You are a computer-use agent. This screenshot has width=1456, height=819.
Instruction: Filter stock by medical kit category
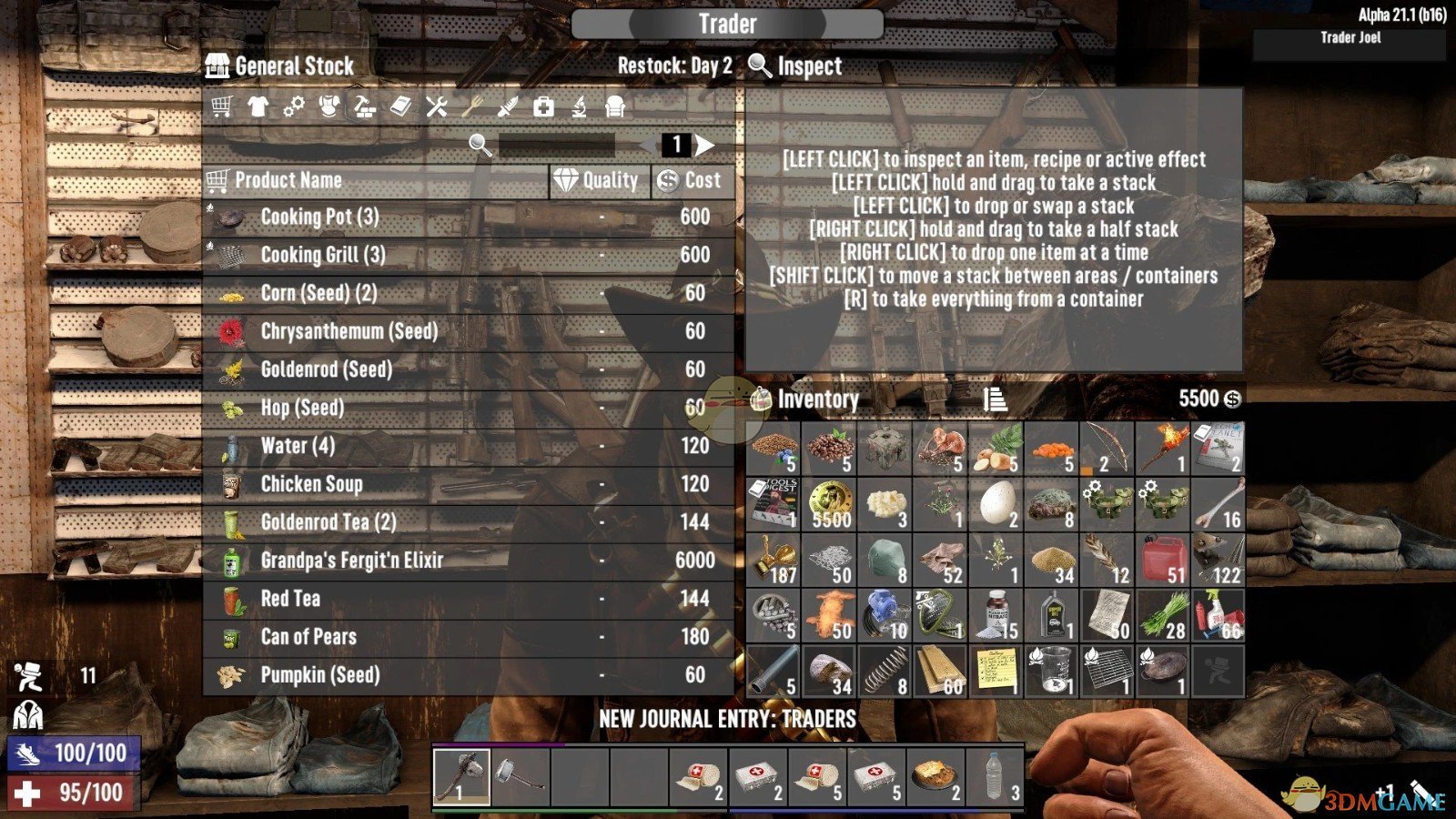coord(543,106)
